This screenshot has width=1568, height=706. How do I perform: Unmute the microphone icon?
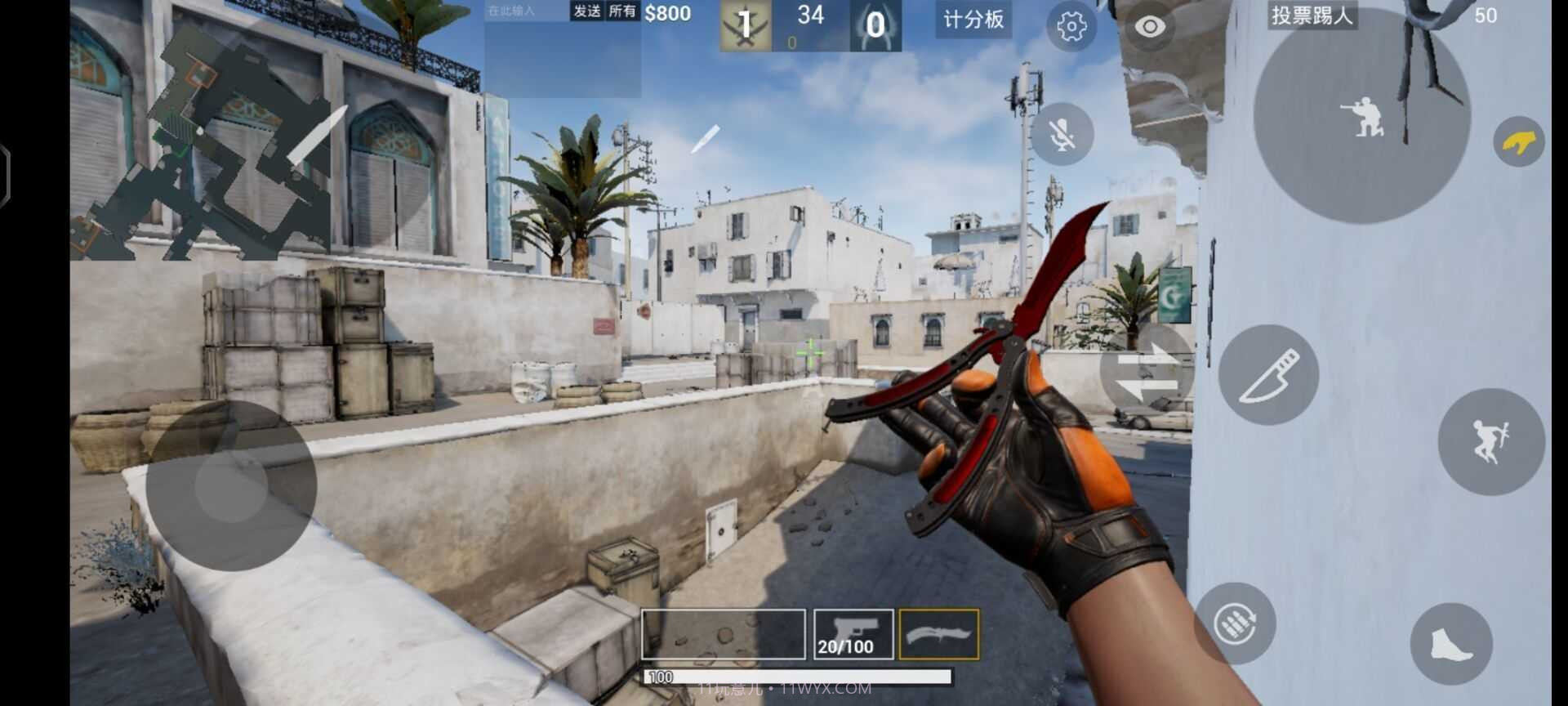pos(1060,133)
